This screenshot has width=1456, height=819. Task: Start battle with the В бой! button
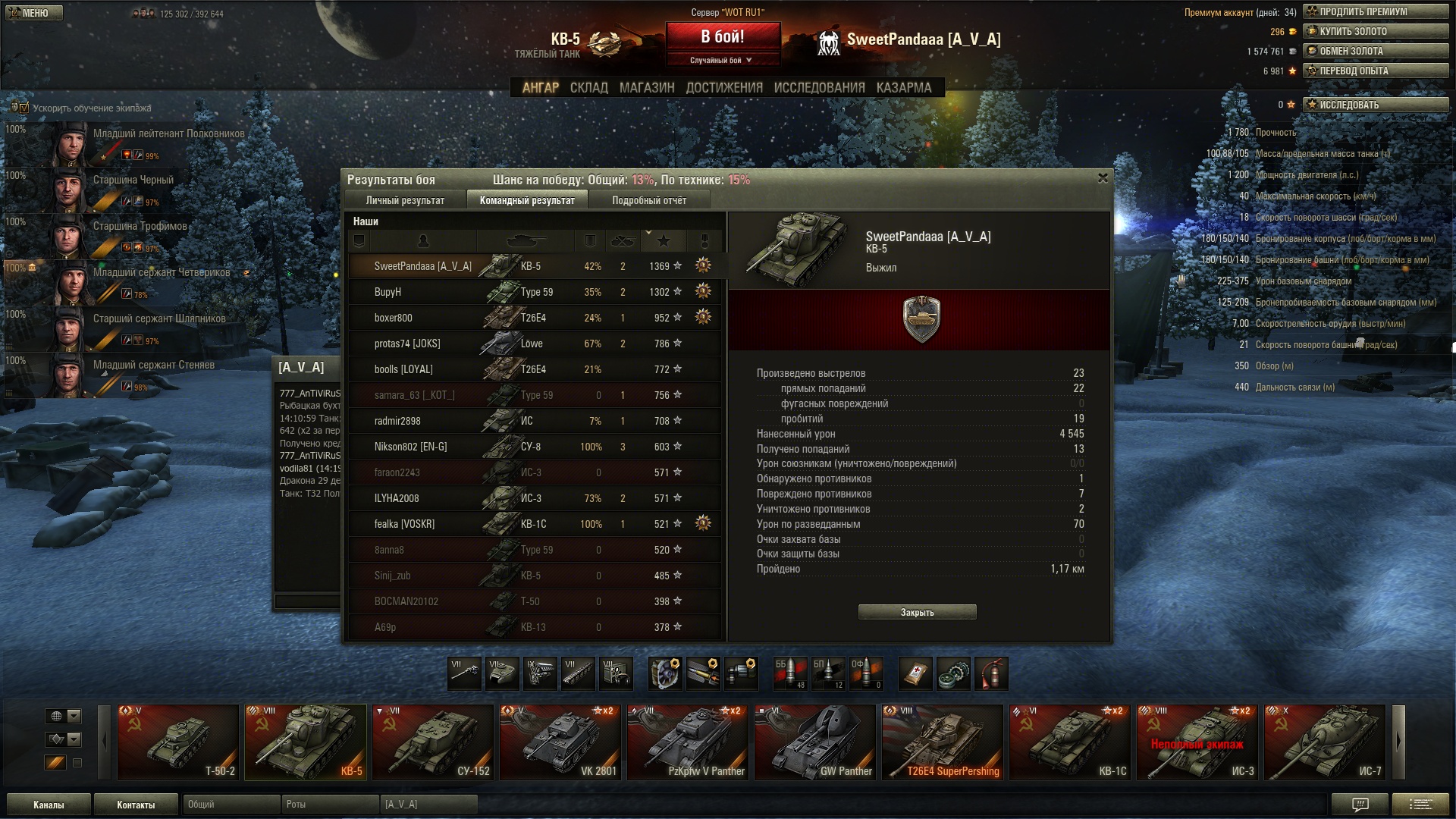(x=723, y=37)
